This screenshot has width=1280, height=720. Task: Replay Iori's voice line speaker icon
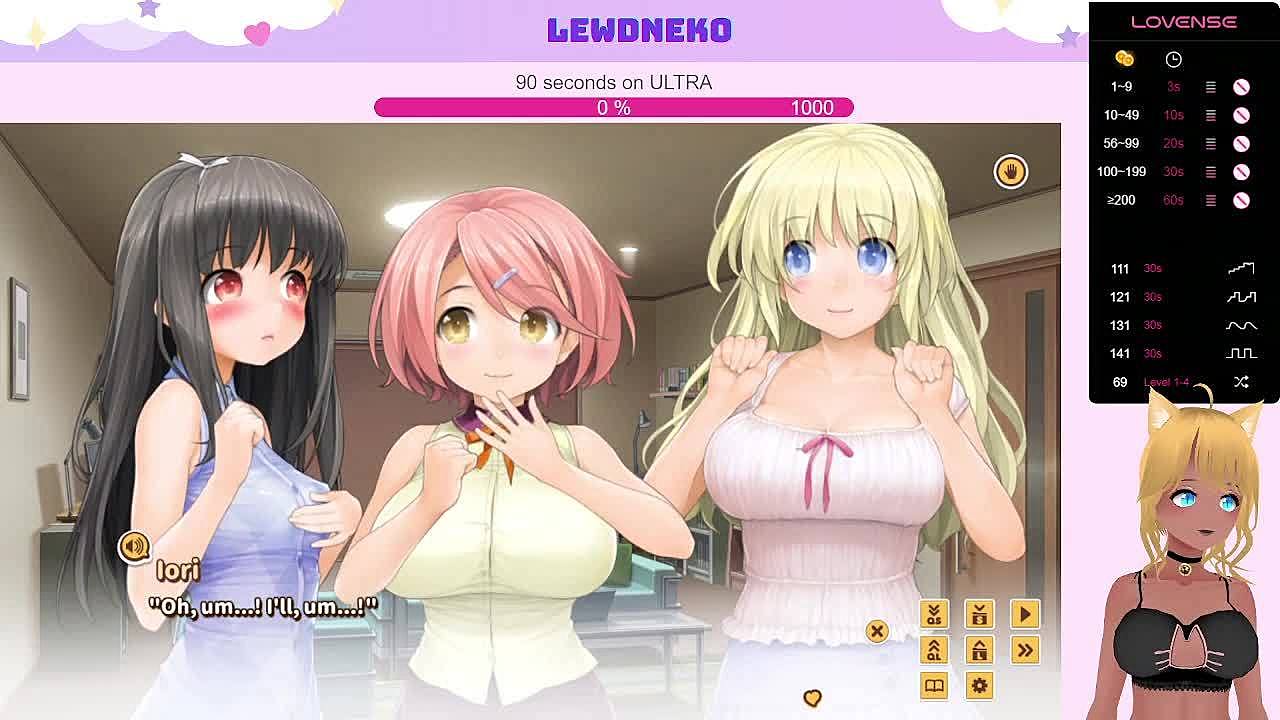[x=133, y=546]
